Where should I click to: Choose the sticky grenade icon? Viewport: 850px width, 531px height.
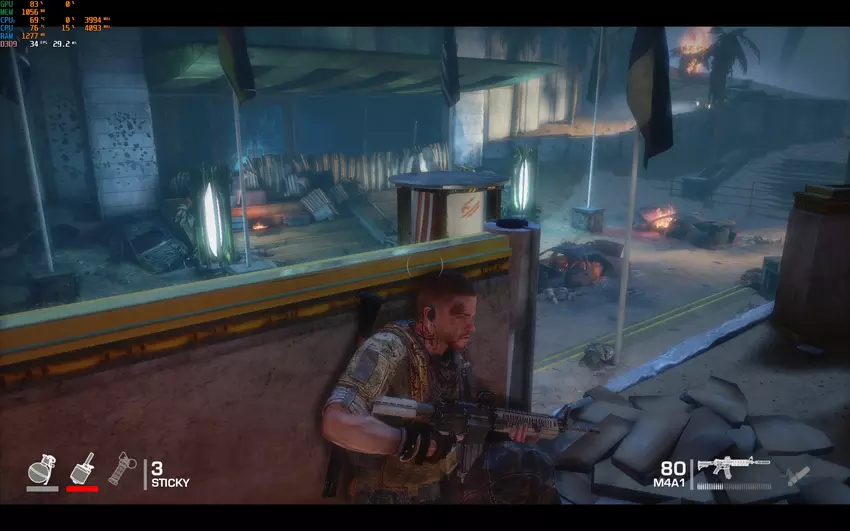point(81,468)
